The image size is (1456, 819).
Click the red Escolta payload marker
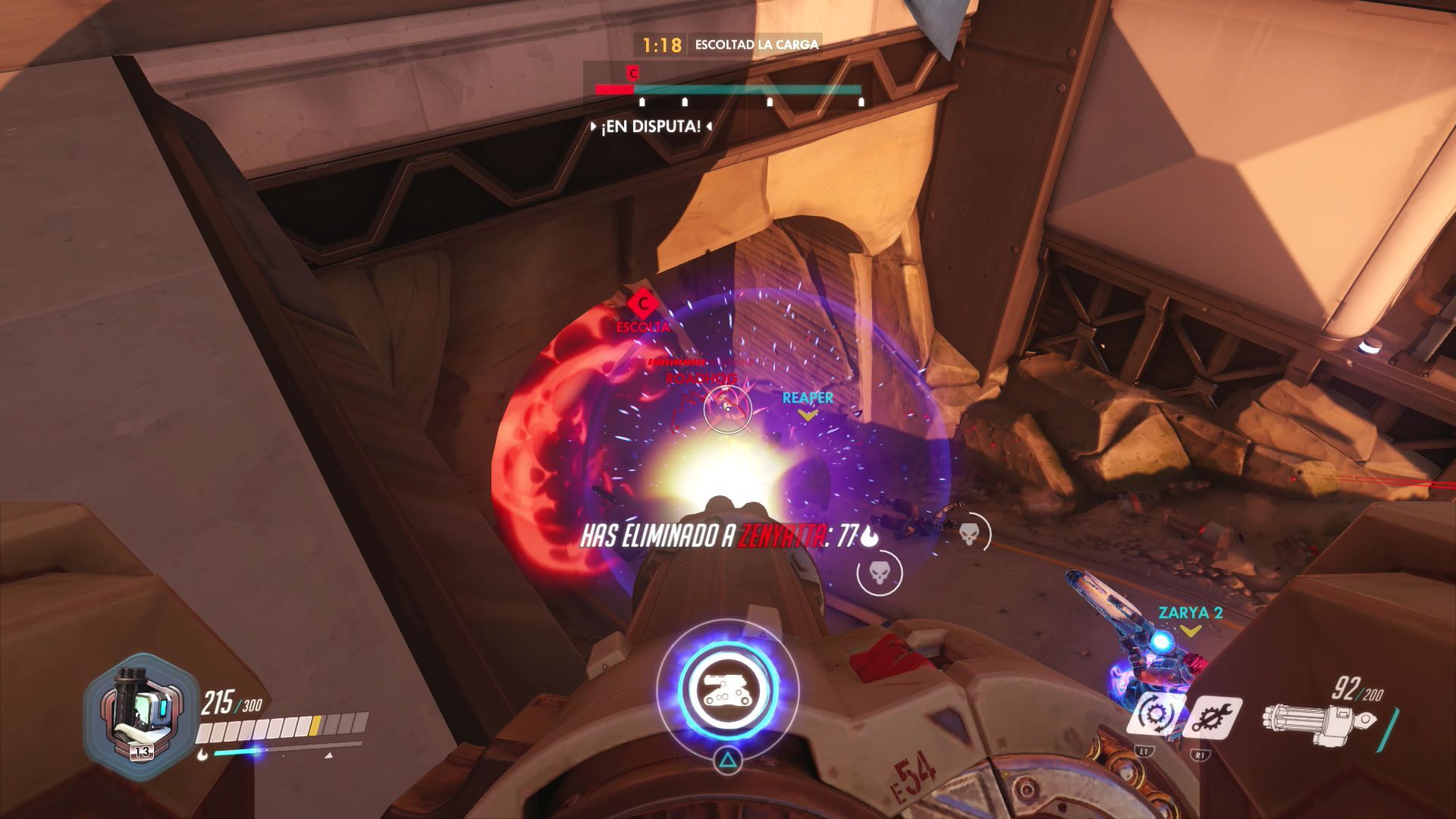(643, 304)
